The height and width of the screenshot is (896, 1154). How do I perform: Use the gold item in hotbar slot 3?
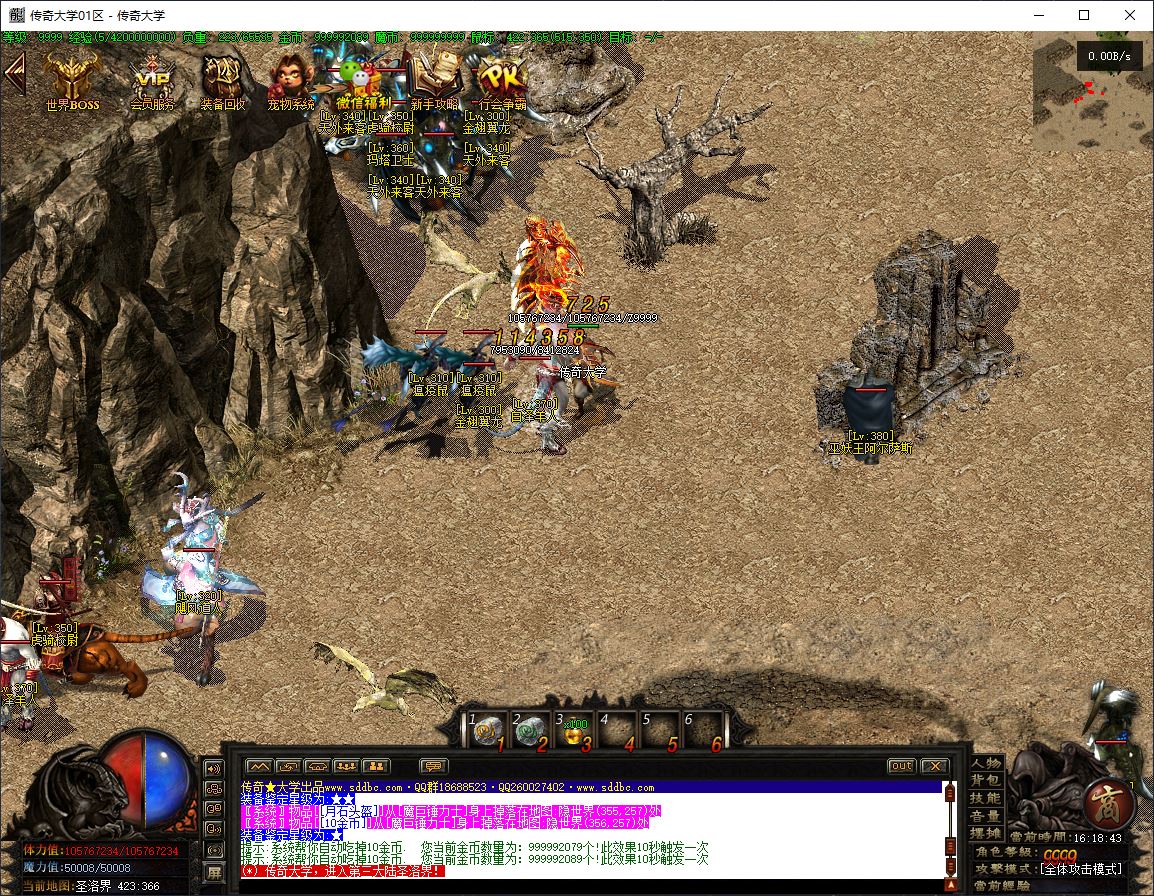[x=574, y=732]
